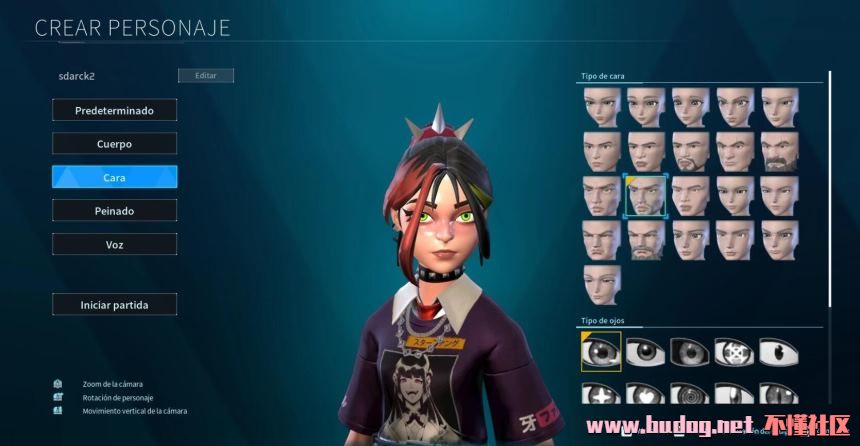Select the highlighted stubble face thumbnail
Screen dimensions: 860x446
(646, 195)
